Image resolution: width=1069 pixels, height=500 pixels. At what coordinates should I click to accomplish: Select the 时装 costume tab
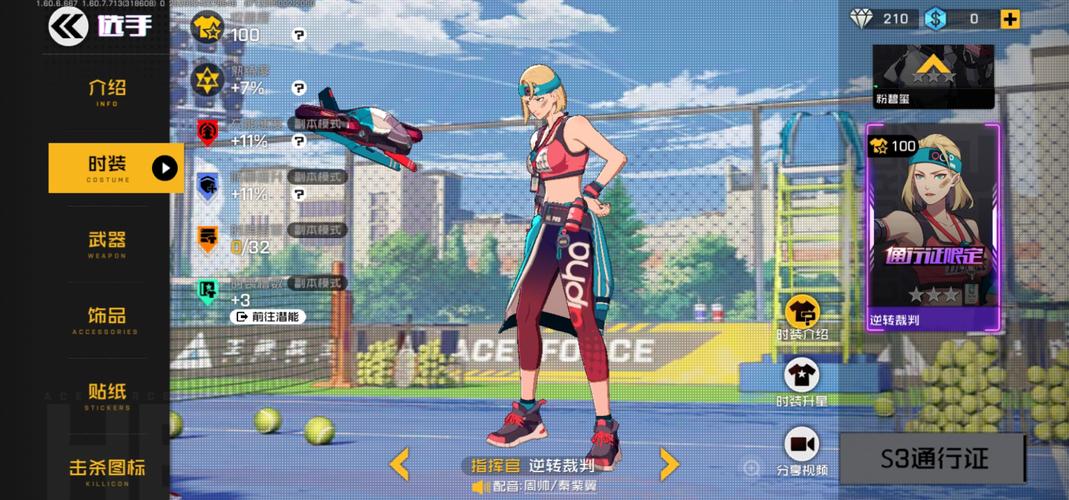(108, 167)
